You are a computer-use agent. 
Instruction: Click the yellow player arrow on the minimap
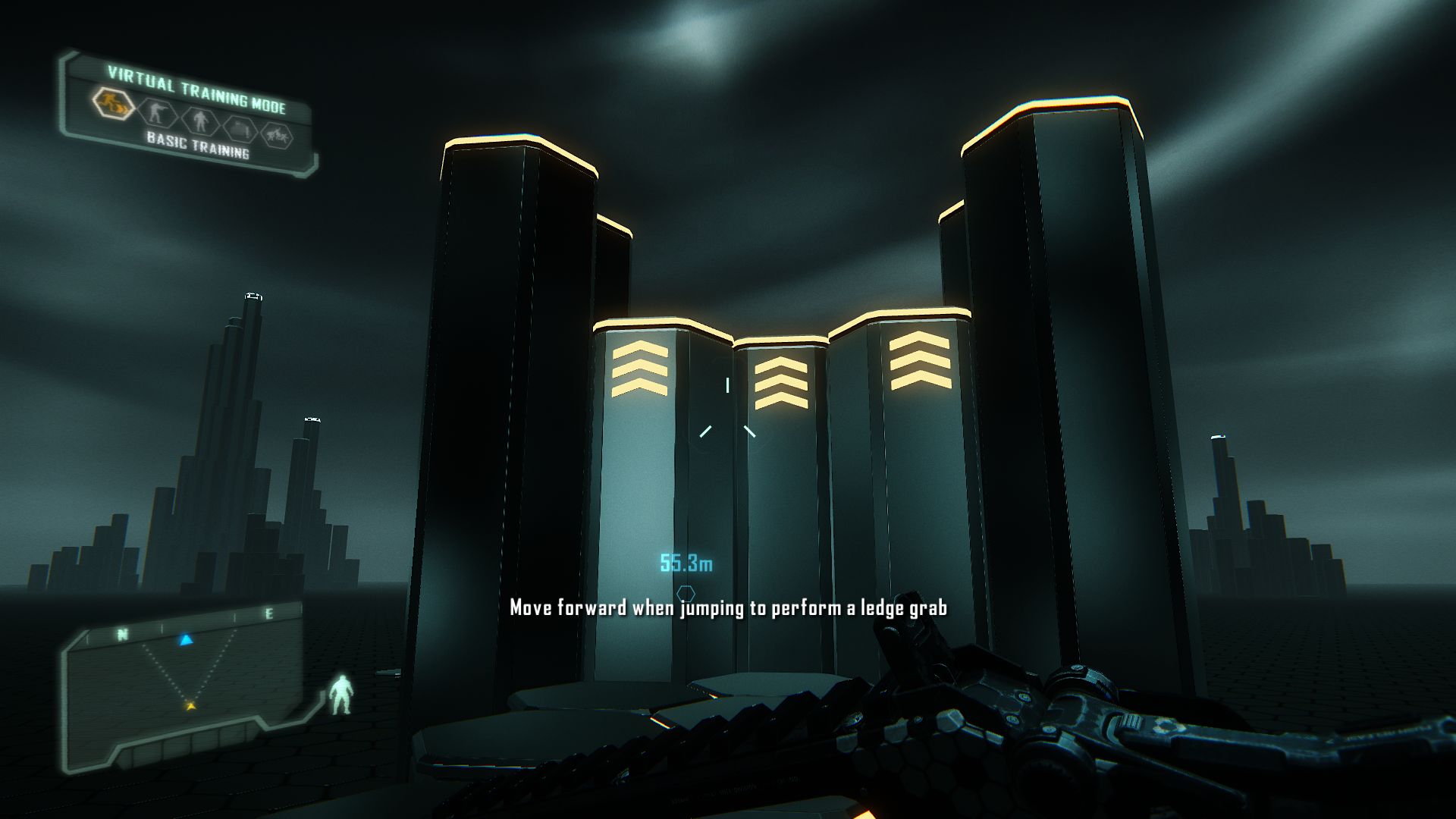point(190,706)
